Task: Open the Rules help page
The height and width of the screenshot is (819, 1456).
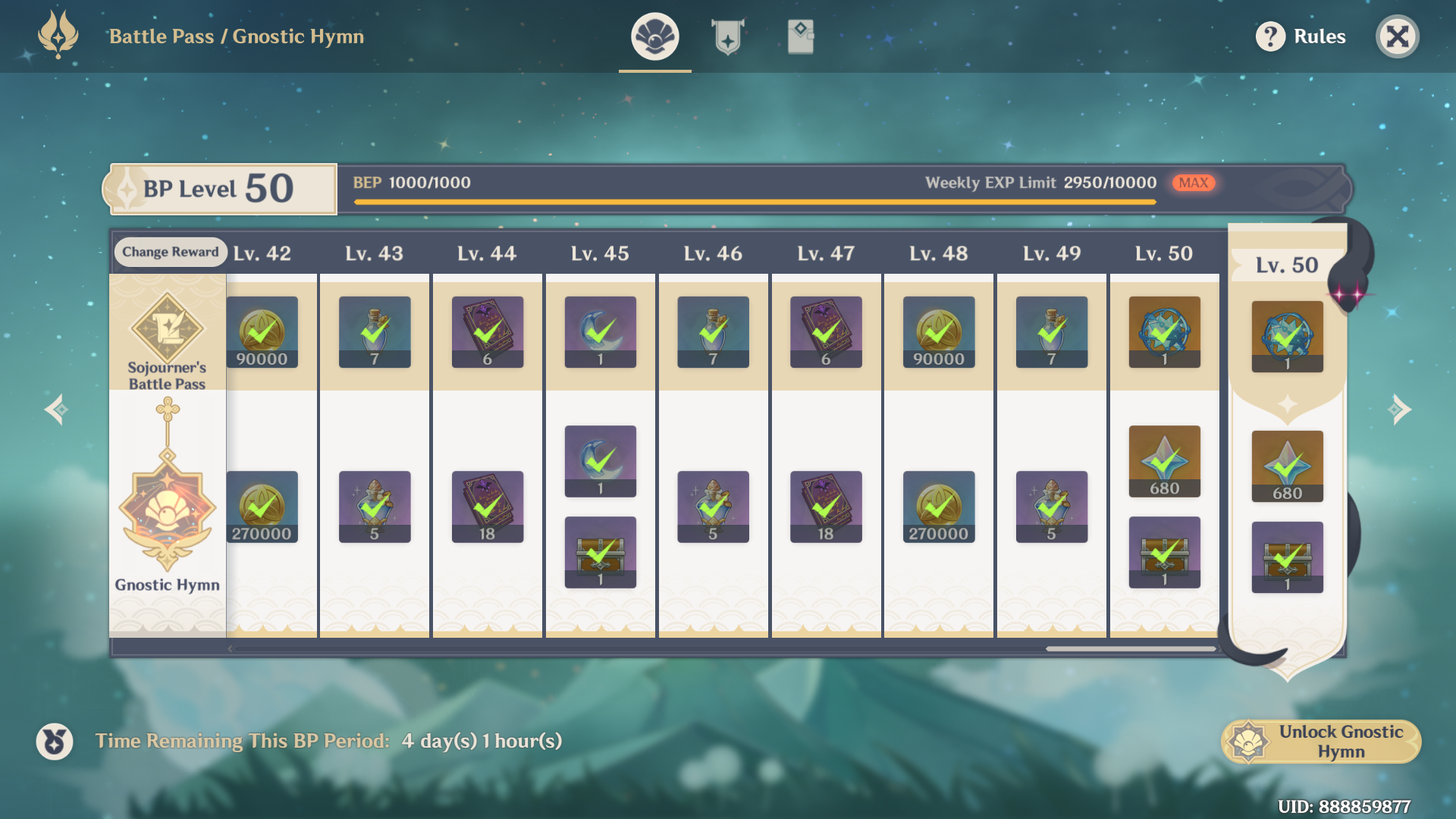Action: [1301, 36]
